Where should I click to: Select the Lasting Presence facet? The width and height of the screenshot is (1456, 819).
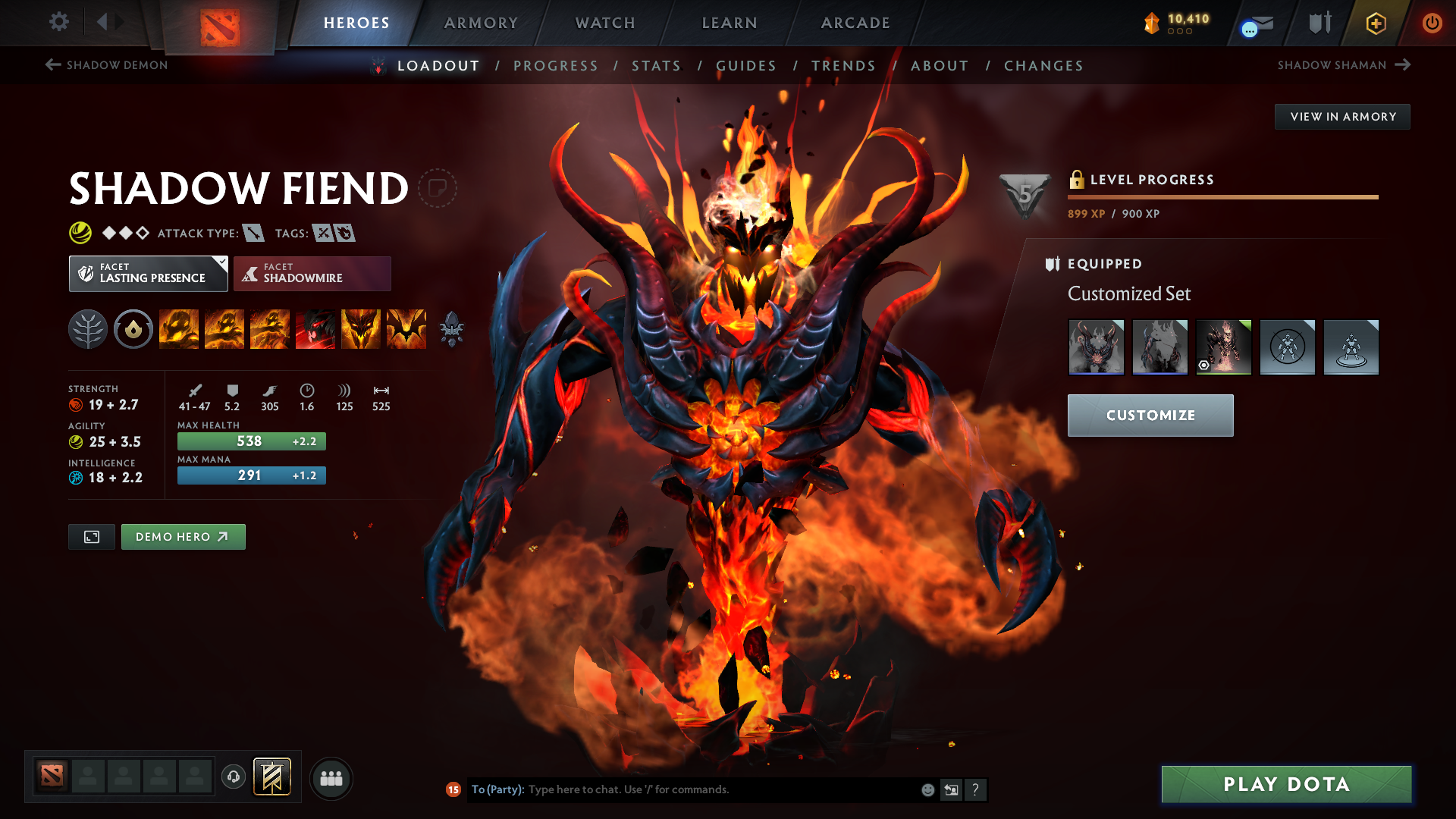coord(148,273)
